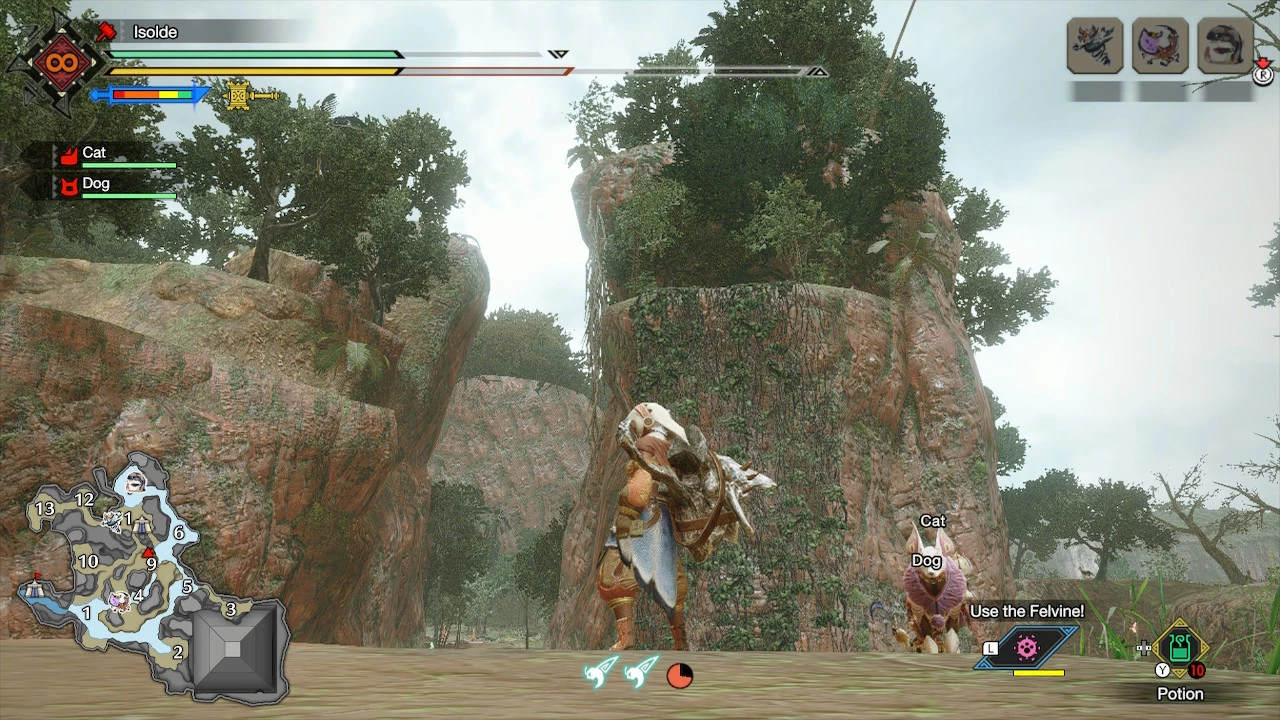Activate the Use the Felvine action icon
This screenshot has height=720, width=1280.
[1027, 648]
